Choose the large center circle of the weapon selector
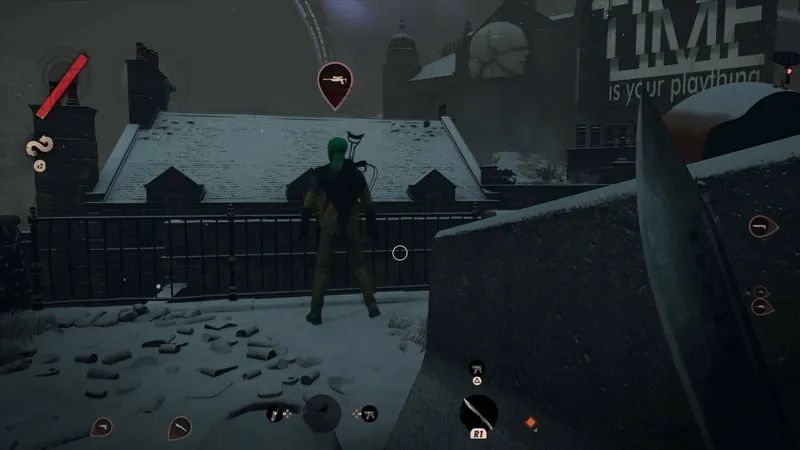 click(321, 412)
